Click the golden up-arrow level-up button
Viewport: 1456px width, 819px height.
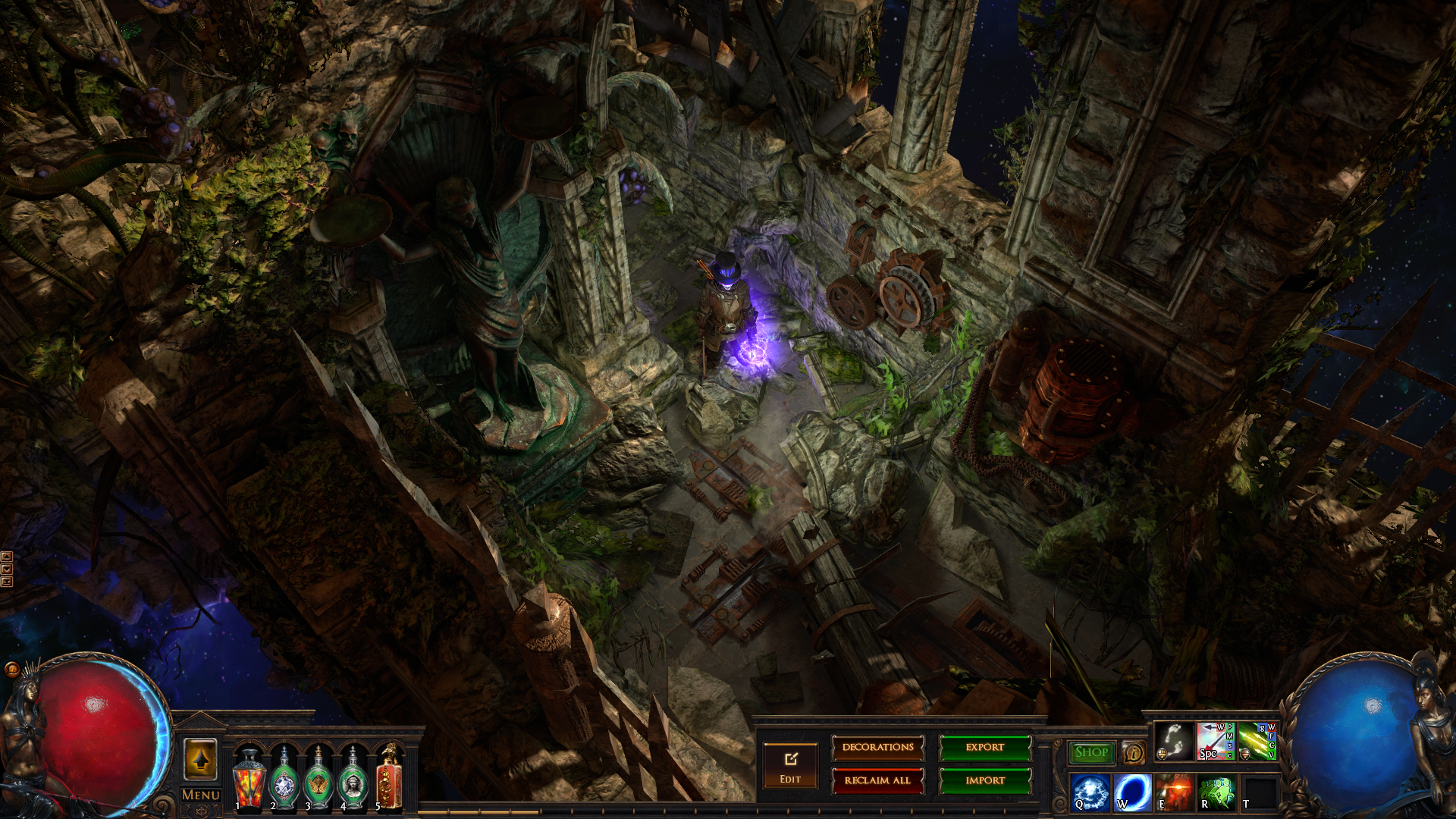(200, 759)
